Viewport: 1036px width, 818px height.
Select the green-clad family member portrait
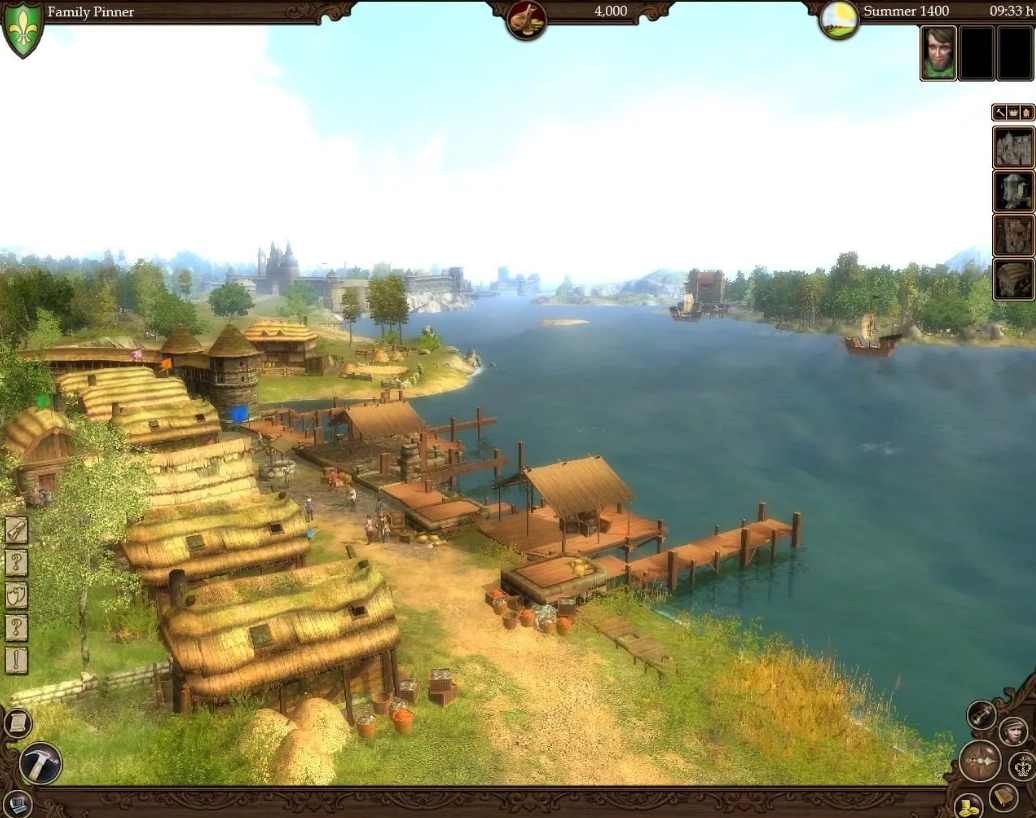938,53
